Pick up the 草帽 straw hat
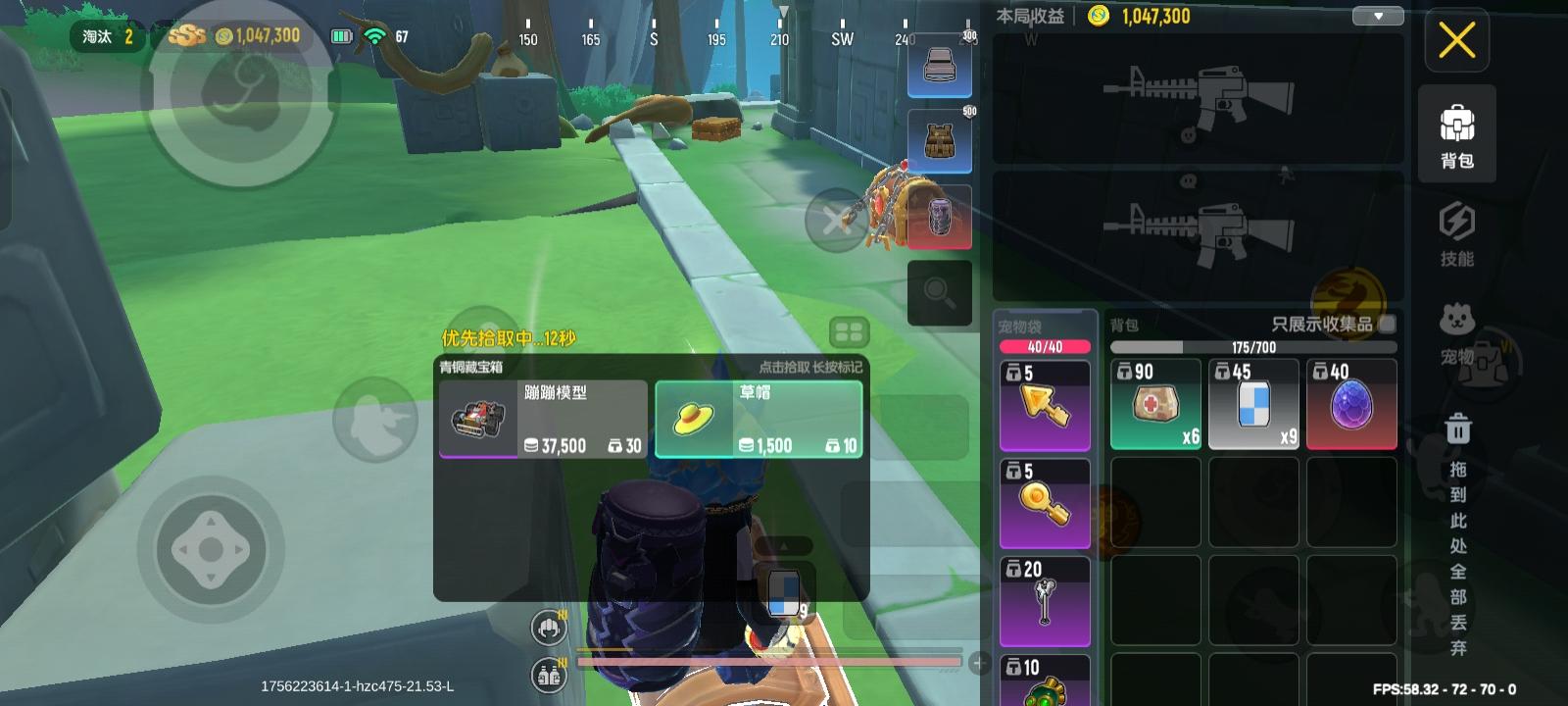Image resolution: width=1568 pixels, height=706 pixels. [x=758, y=419]
